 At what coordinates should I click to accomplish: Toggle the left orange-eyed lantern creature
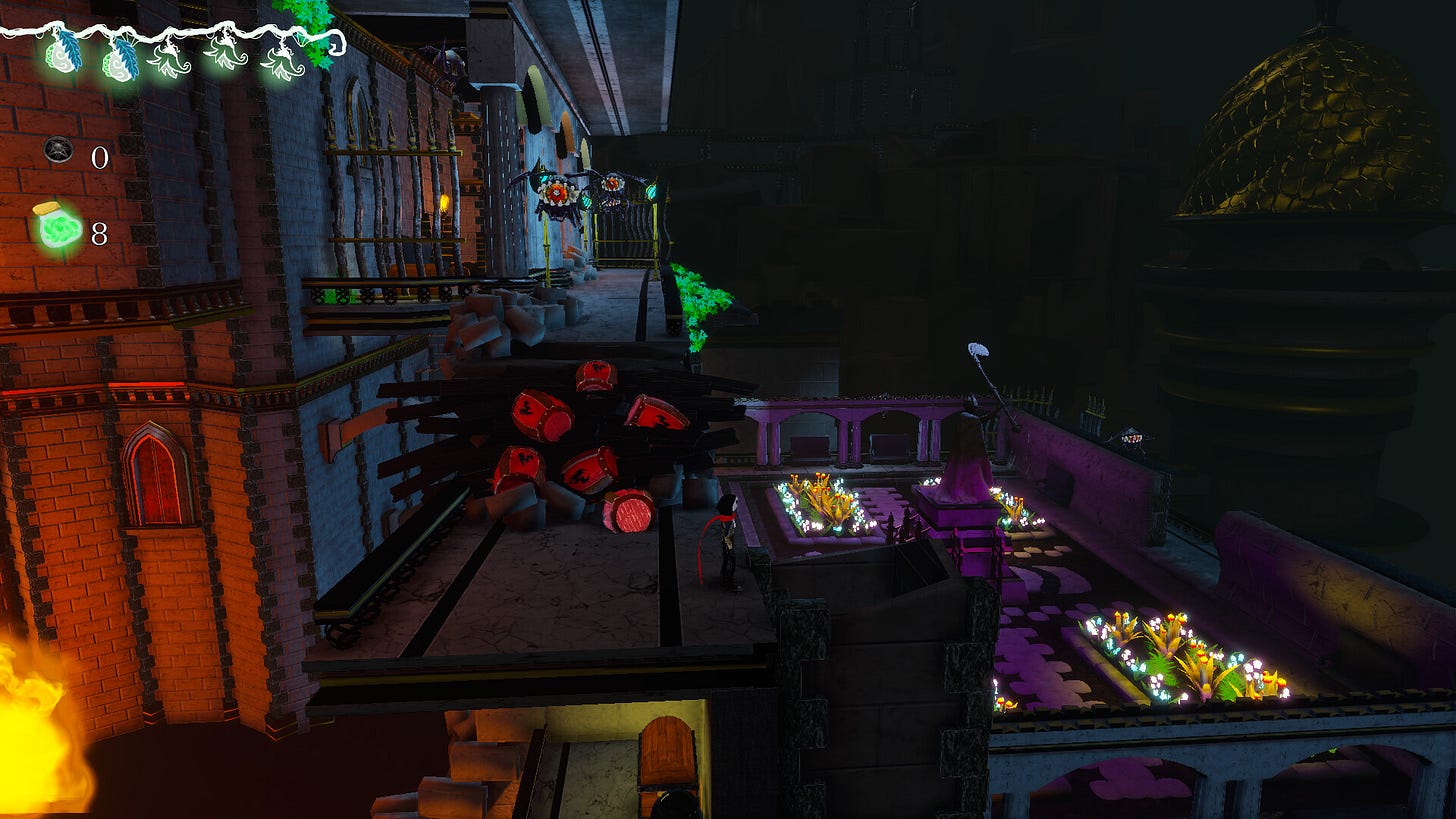tap(557, 193)
